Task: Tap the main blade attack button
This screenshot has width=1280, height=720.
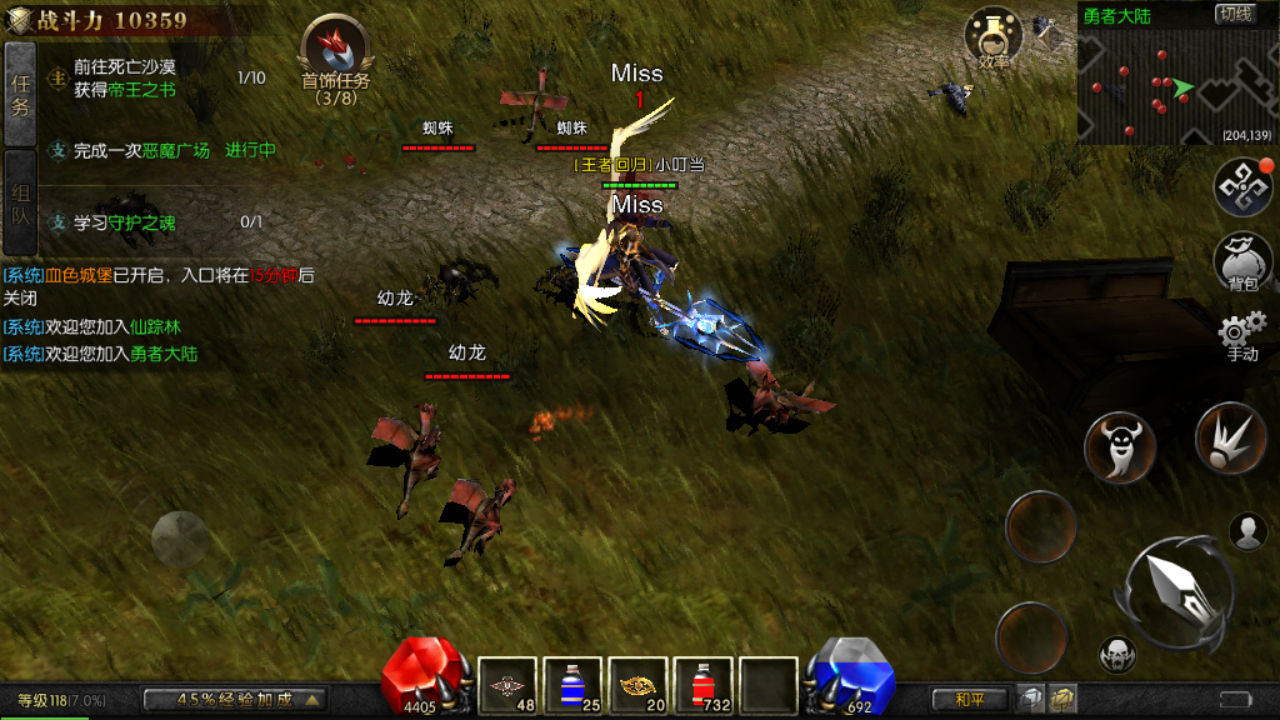Action: coord(1178,586)
